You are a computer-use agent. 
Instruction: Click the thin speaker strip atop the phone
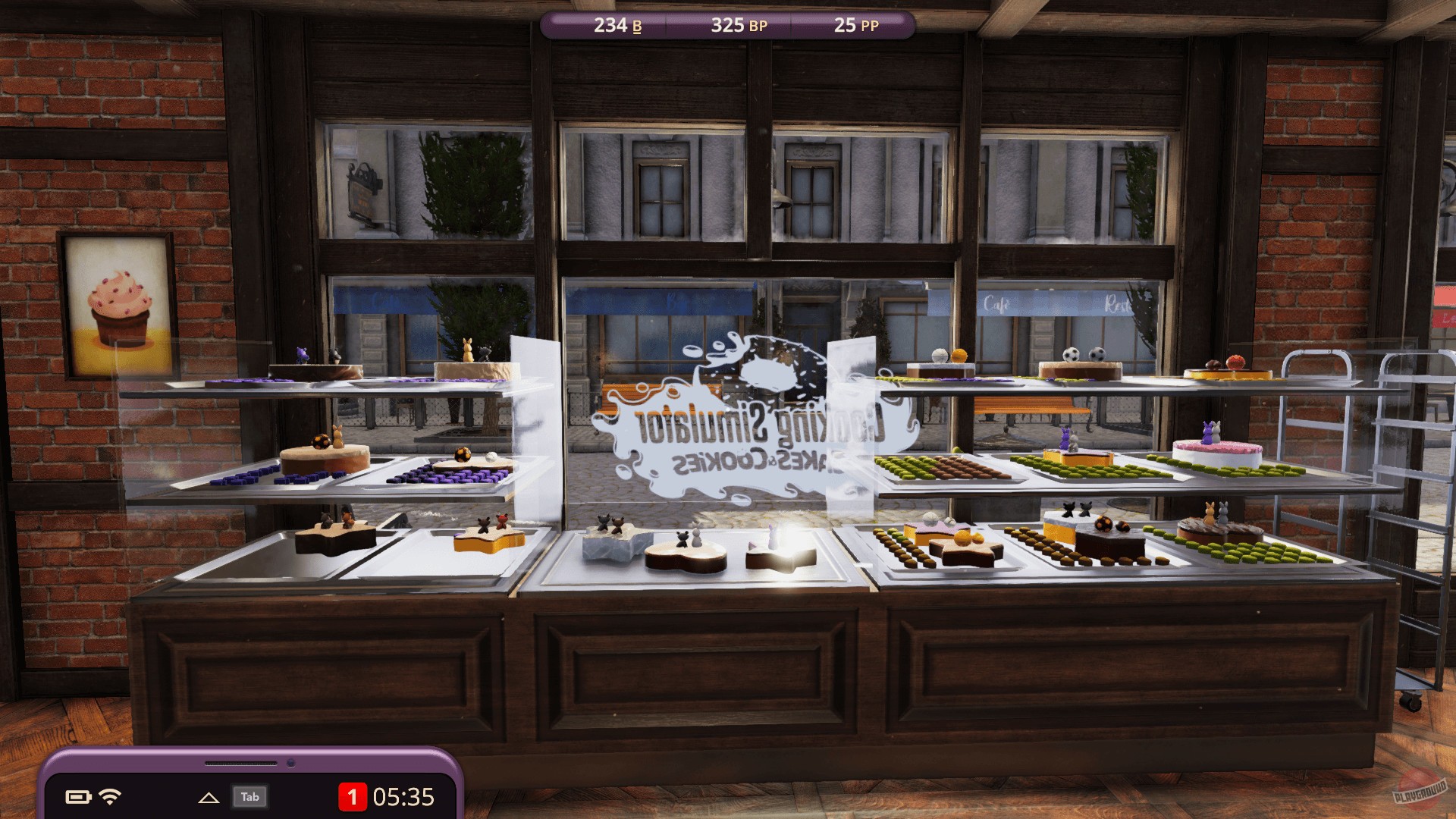click(243, 761)
